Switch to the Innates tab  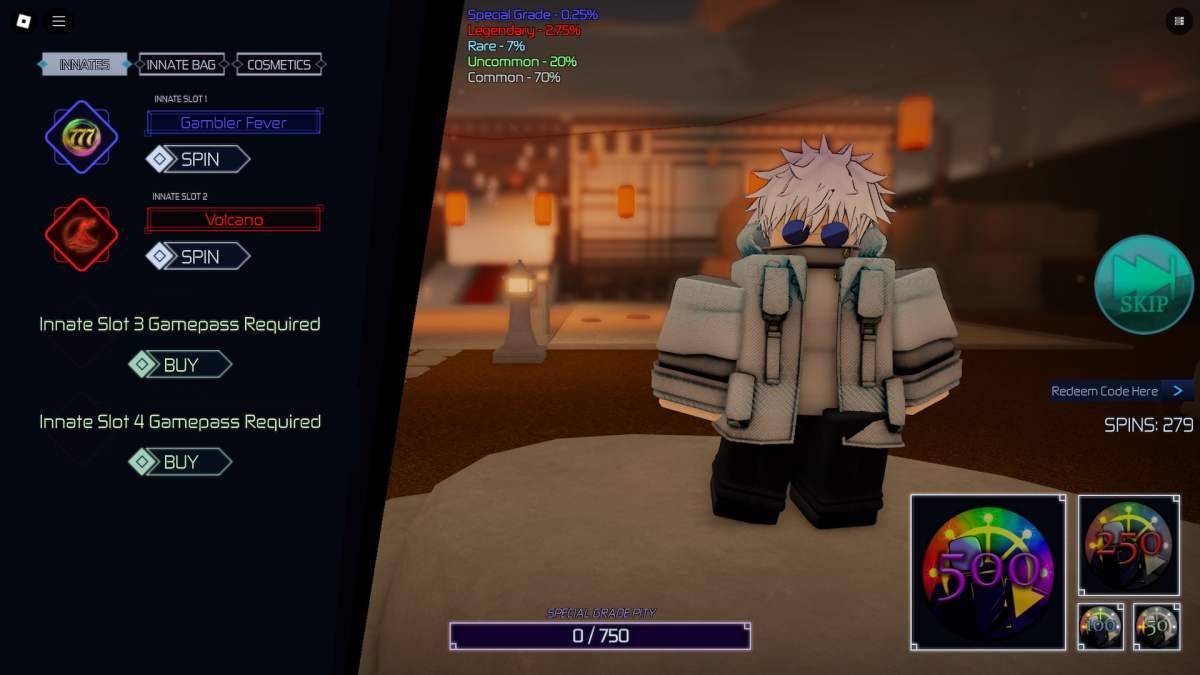84,65
